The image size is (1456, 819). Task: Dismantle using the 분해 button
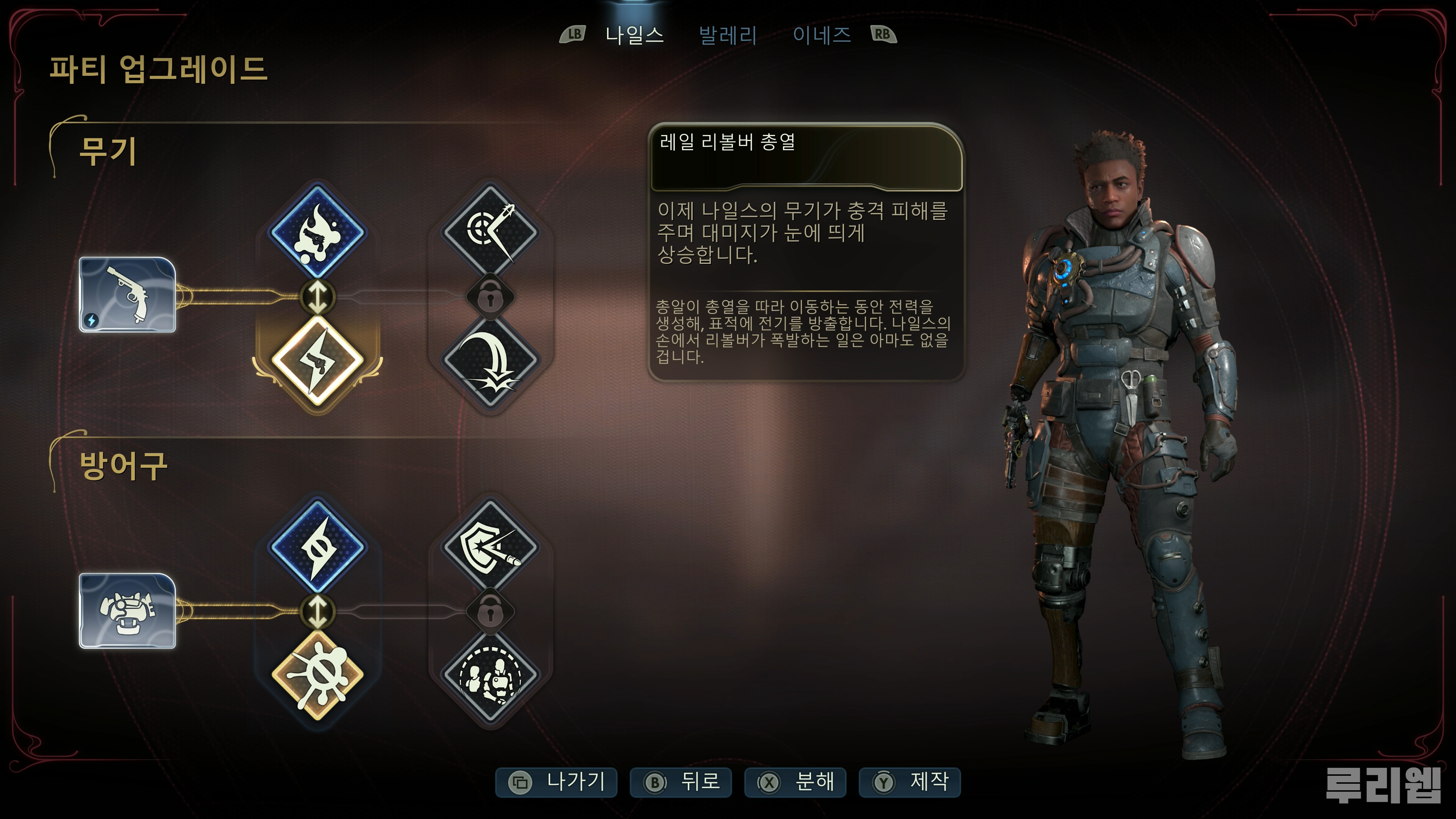795,782
